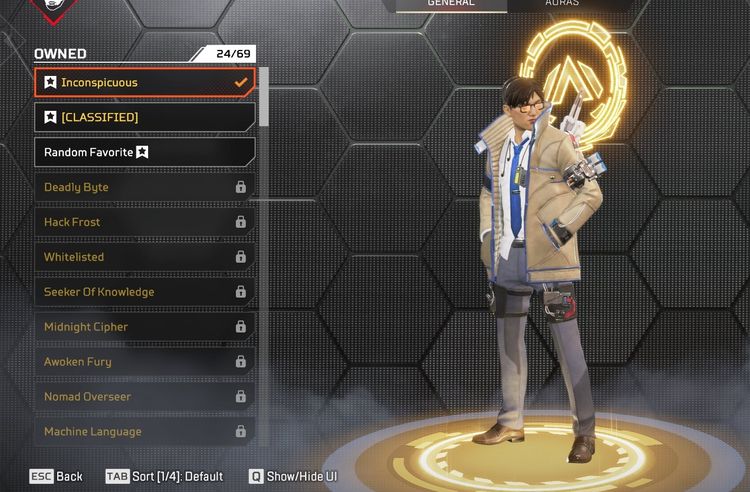The image size is (750, 492).
Task: Choose the Whitelisted skin row
Action: 145,257
